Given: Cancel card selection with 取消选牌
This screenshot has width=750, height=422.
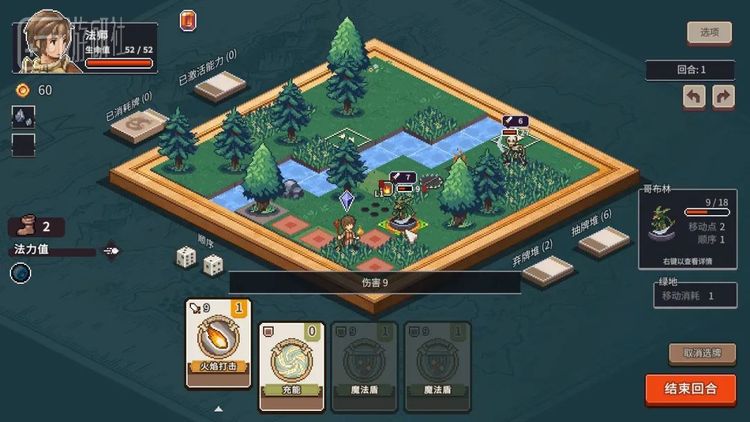Looking at the screenshot, I should coord(701,353).
